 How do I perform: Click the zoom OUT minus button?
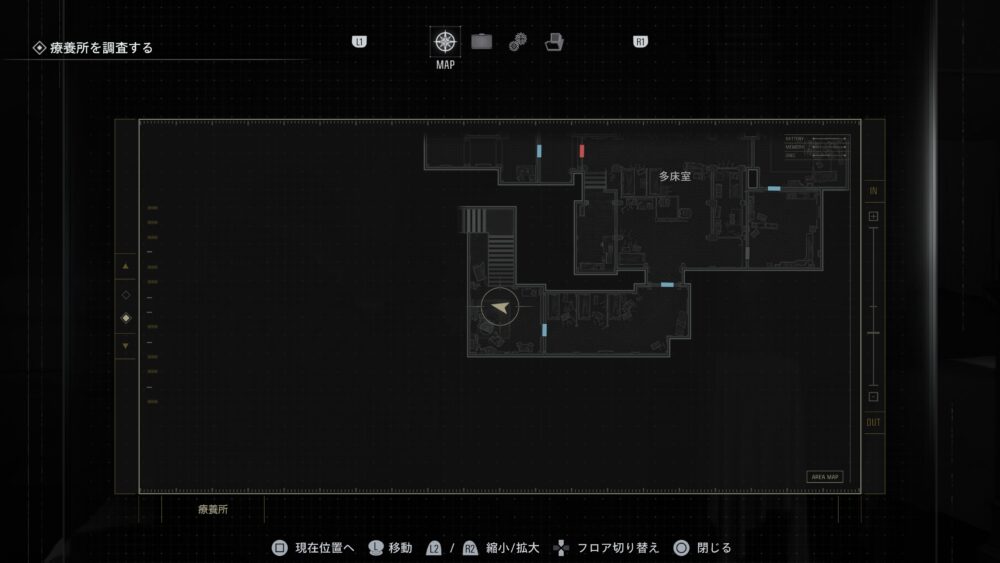click(x=873, y=396)
